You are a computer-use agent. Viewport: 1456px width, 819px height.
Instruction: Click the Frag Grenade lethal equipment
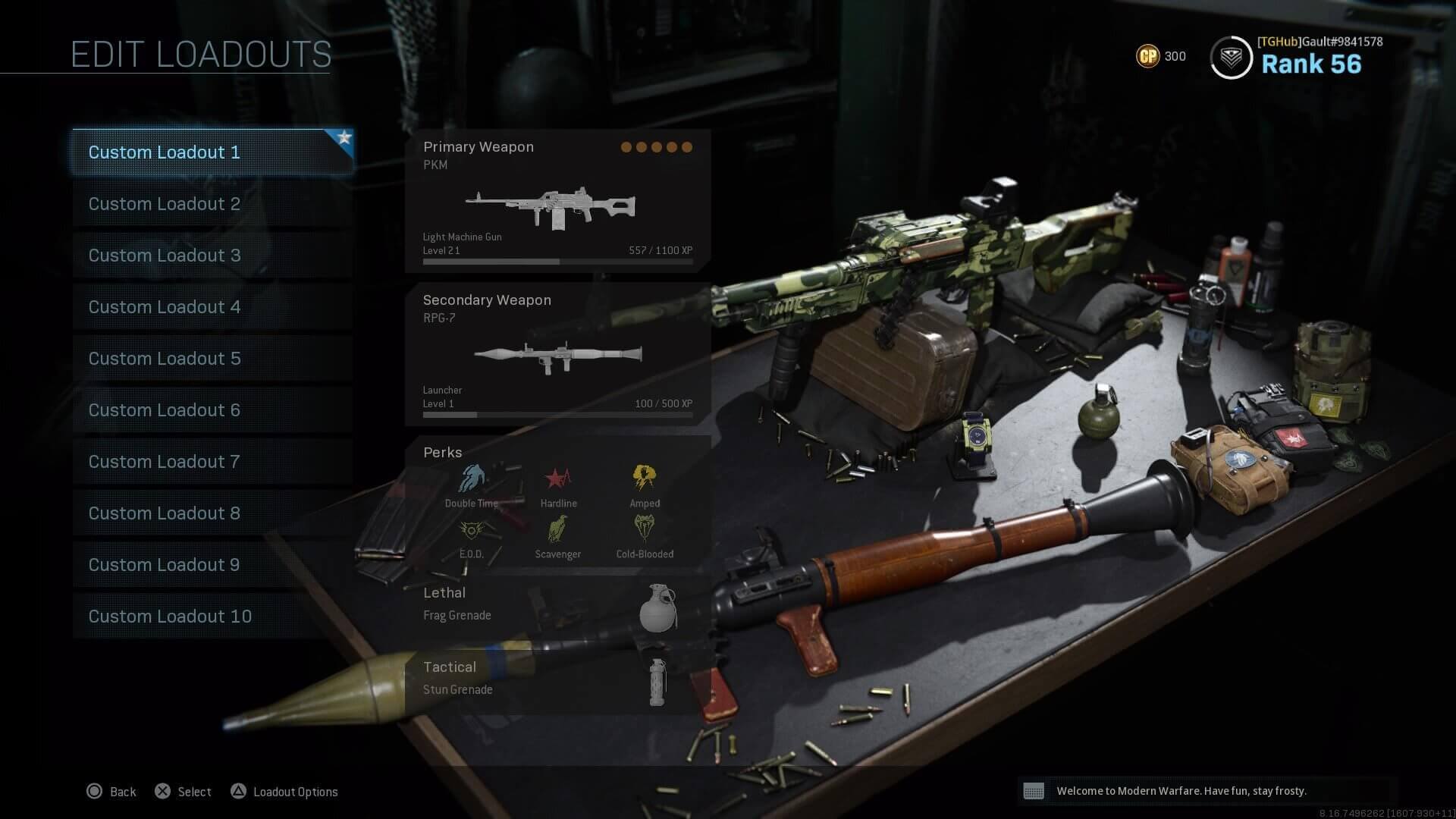(659, 607)
